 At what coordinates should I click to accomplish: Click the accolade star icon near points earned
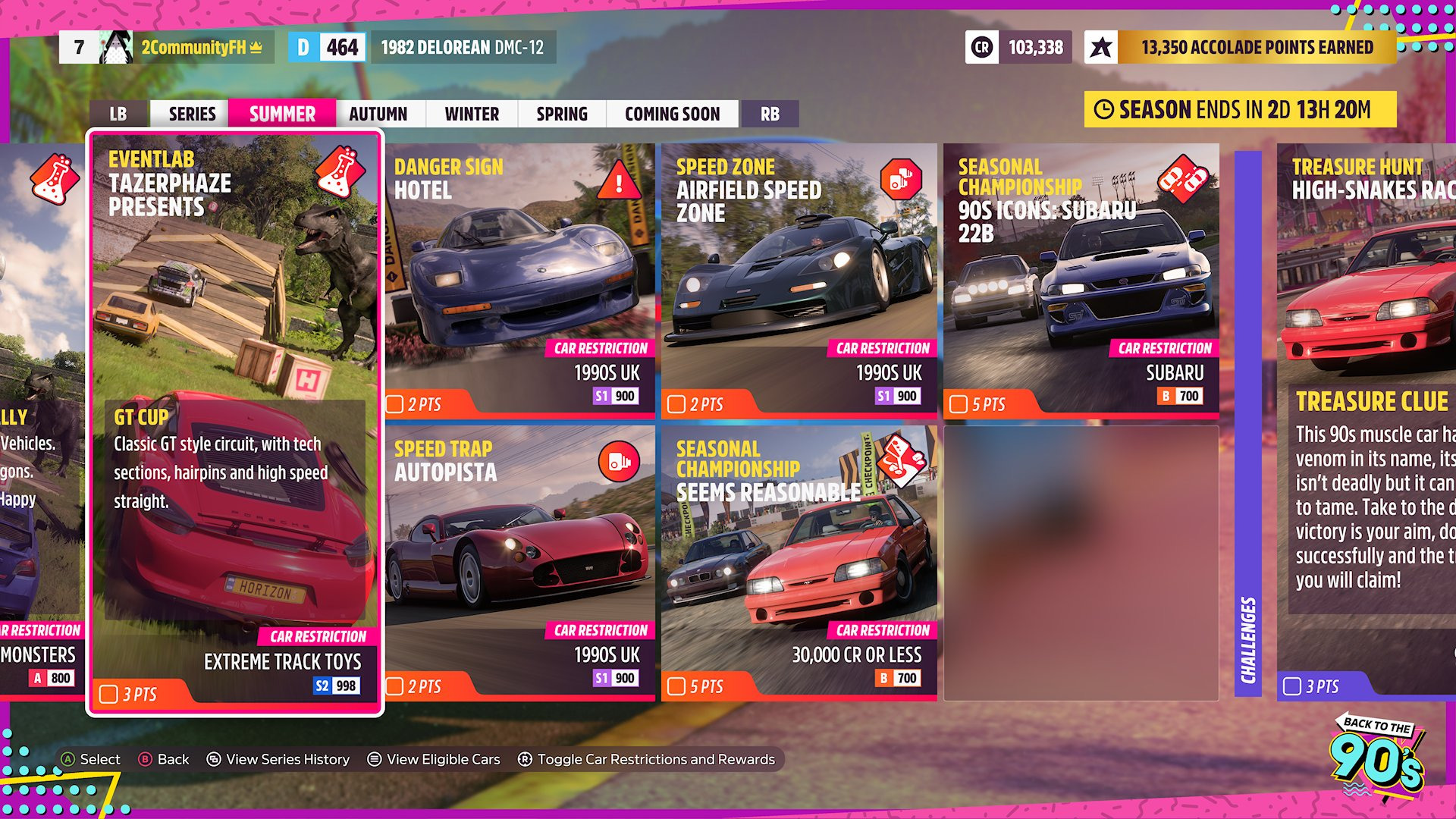tap(1101, 47)
